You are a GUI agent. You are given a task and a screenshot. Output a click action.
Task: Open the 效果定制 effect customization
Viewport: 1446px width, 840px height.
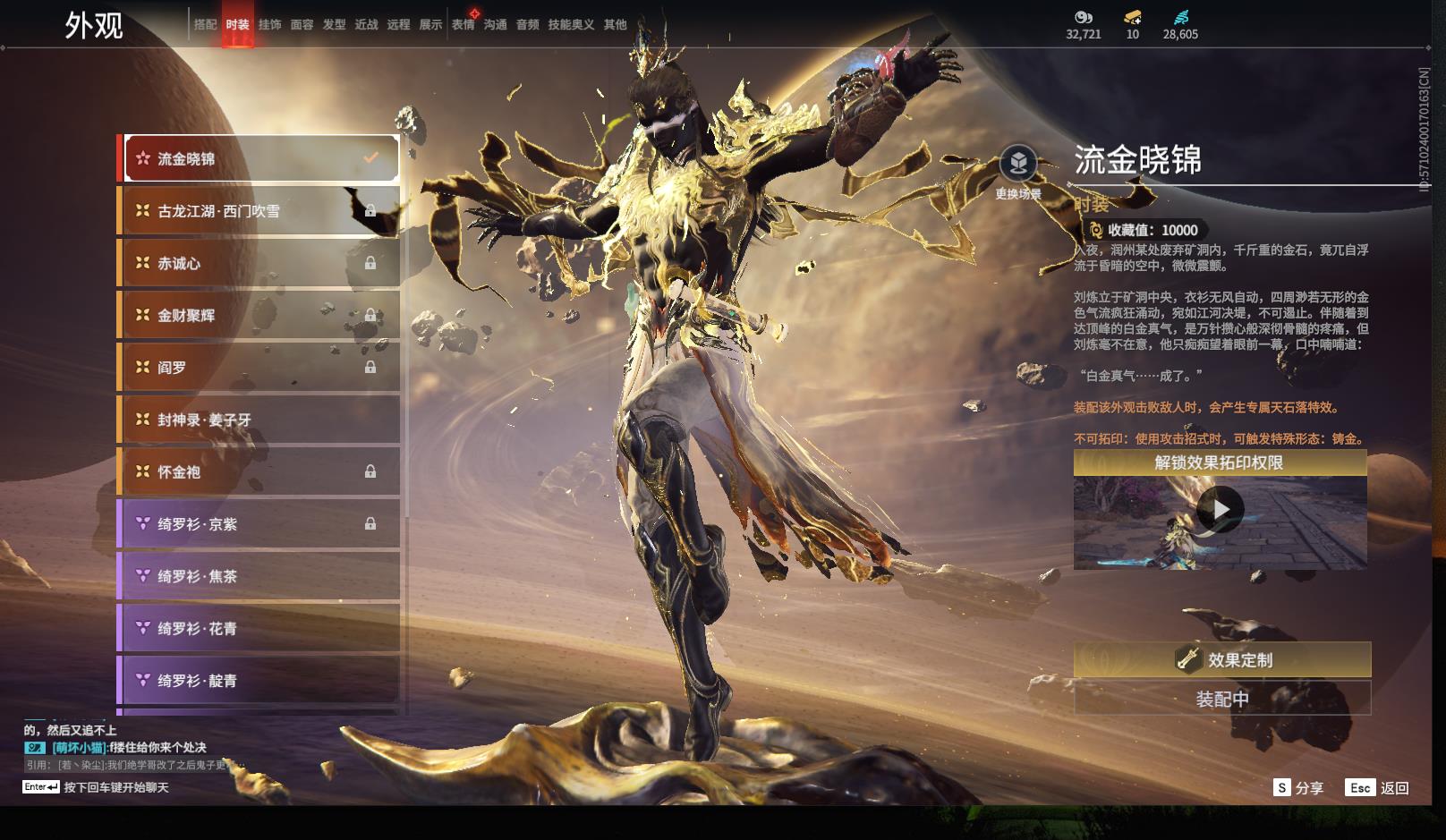click(x=1221, y=660)
